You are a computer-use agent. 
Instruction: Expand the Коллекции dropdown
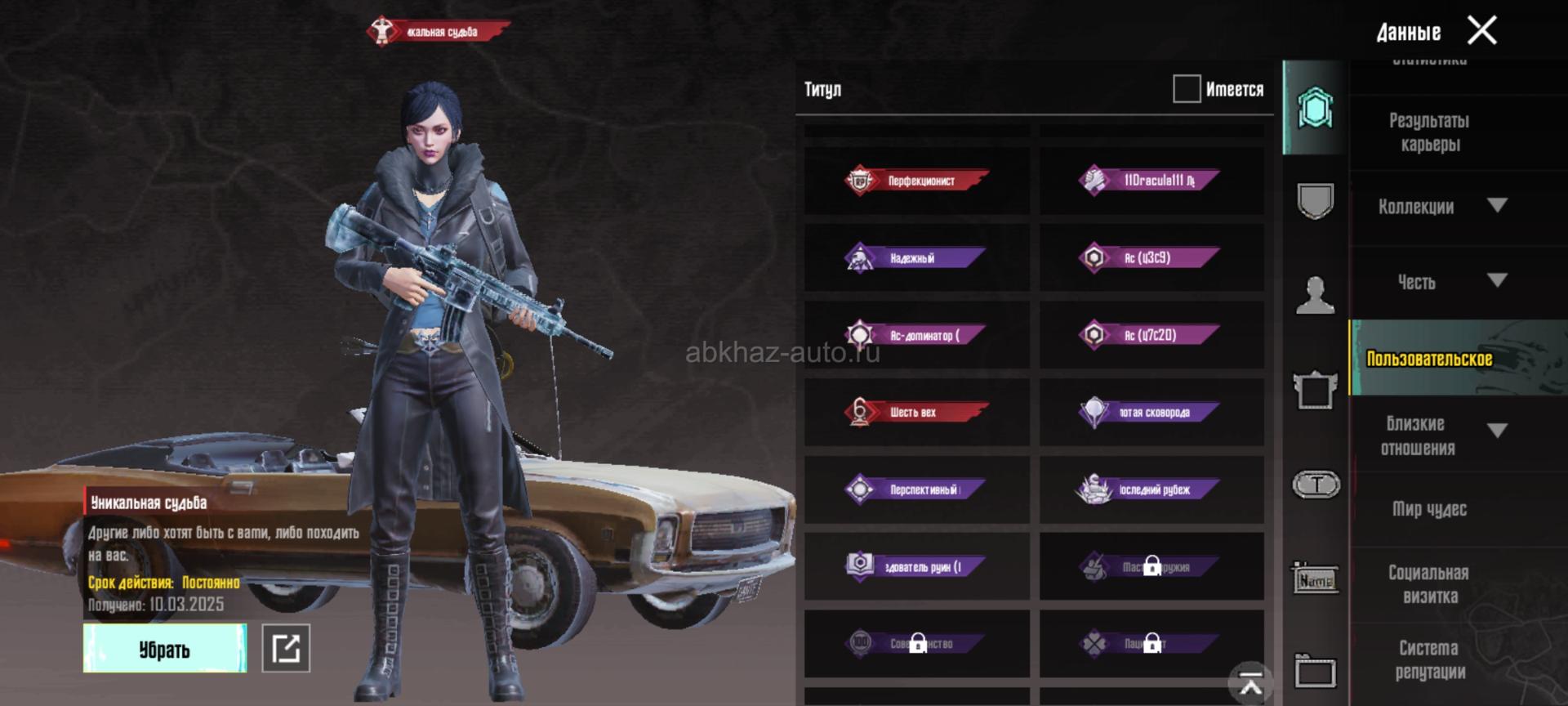(x=1496, y=206)
